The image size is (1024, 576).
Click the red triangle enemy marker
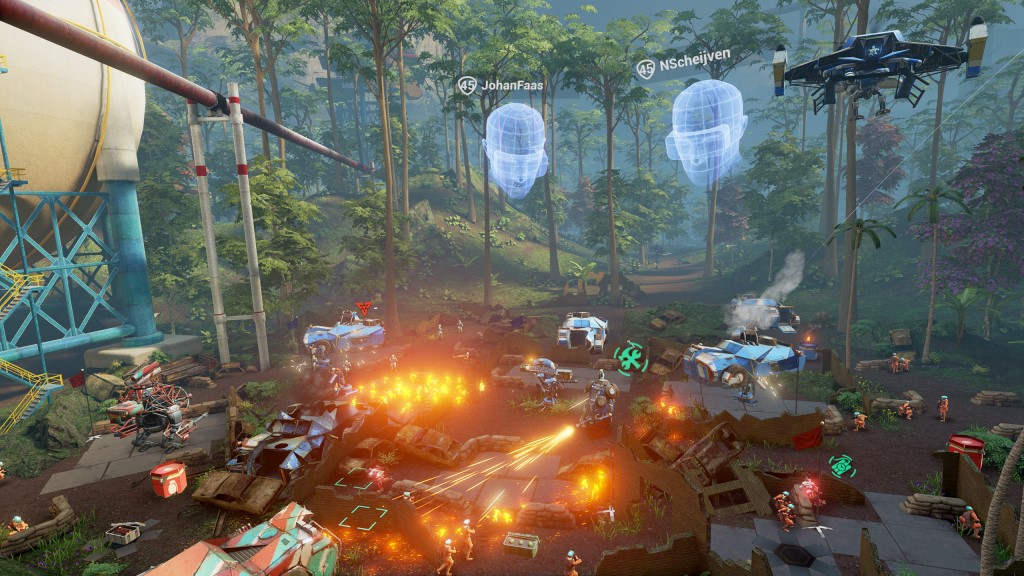tap(363, 308)
